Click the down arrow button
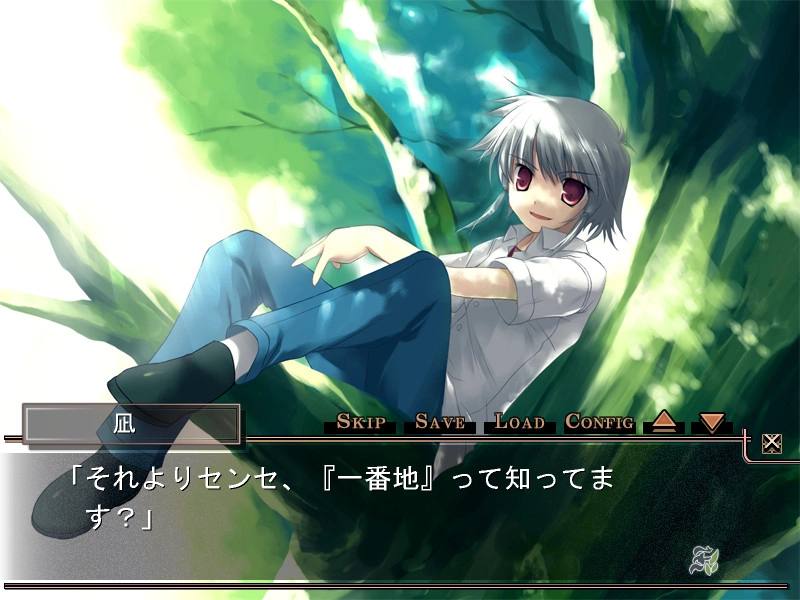Viewport: 800px width, 600px height. click(712, 422)
